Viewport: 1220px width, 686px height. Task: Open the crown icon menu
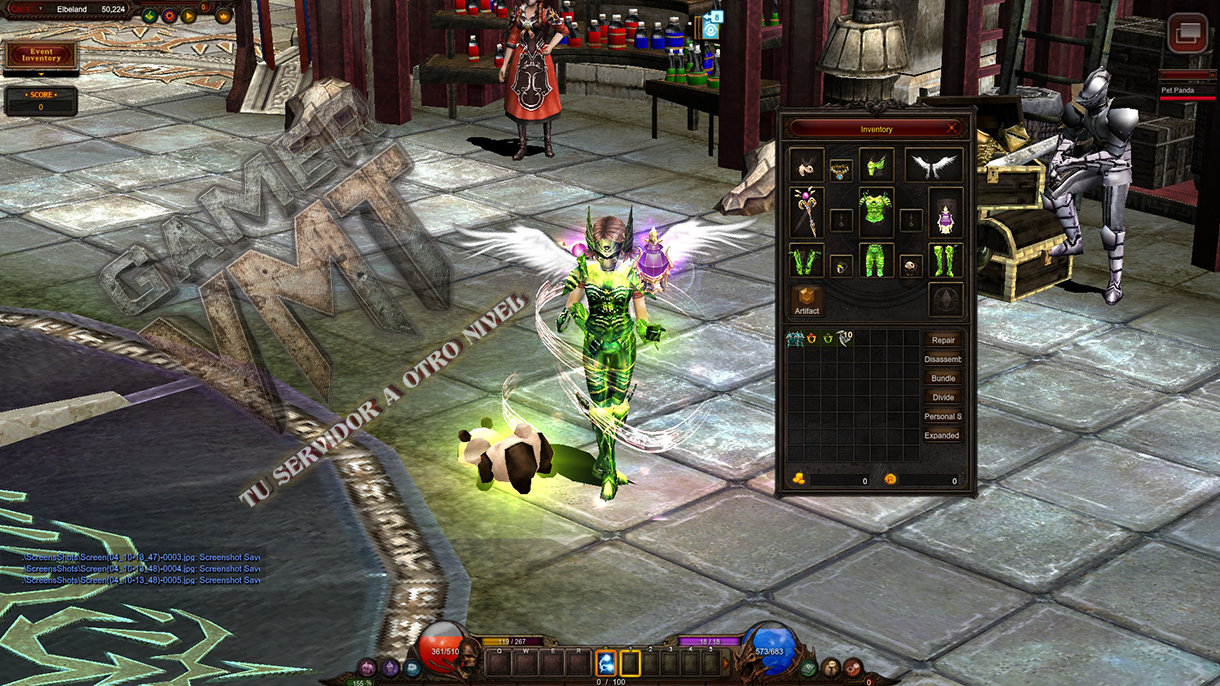click(224, 16)
